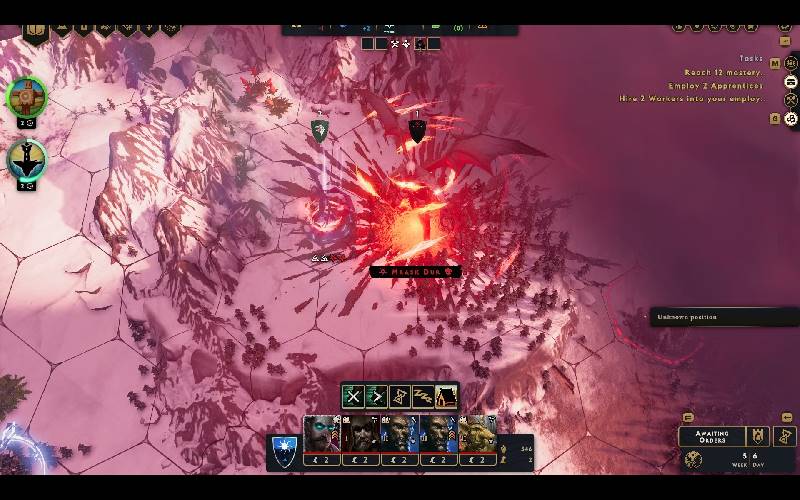End turn with the hourglass button
Image resolution: width=800 pixels, height=500 pixels.
pyautogui.click(x=785, y=436)
